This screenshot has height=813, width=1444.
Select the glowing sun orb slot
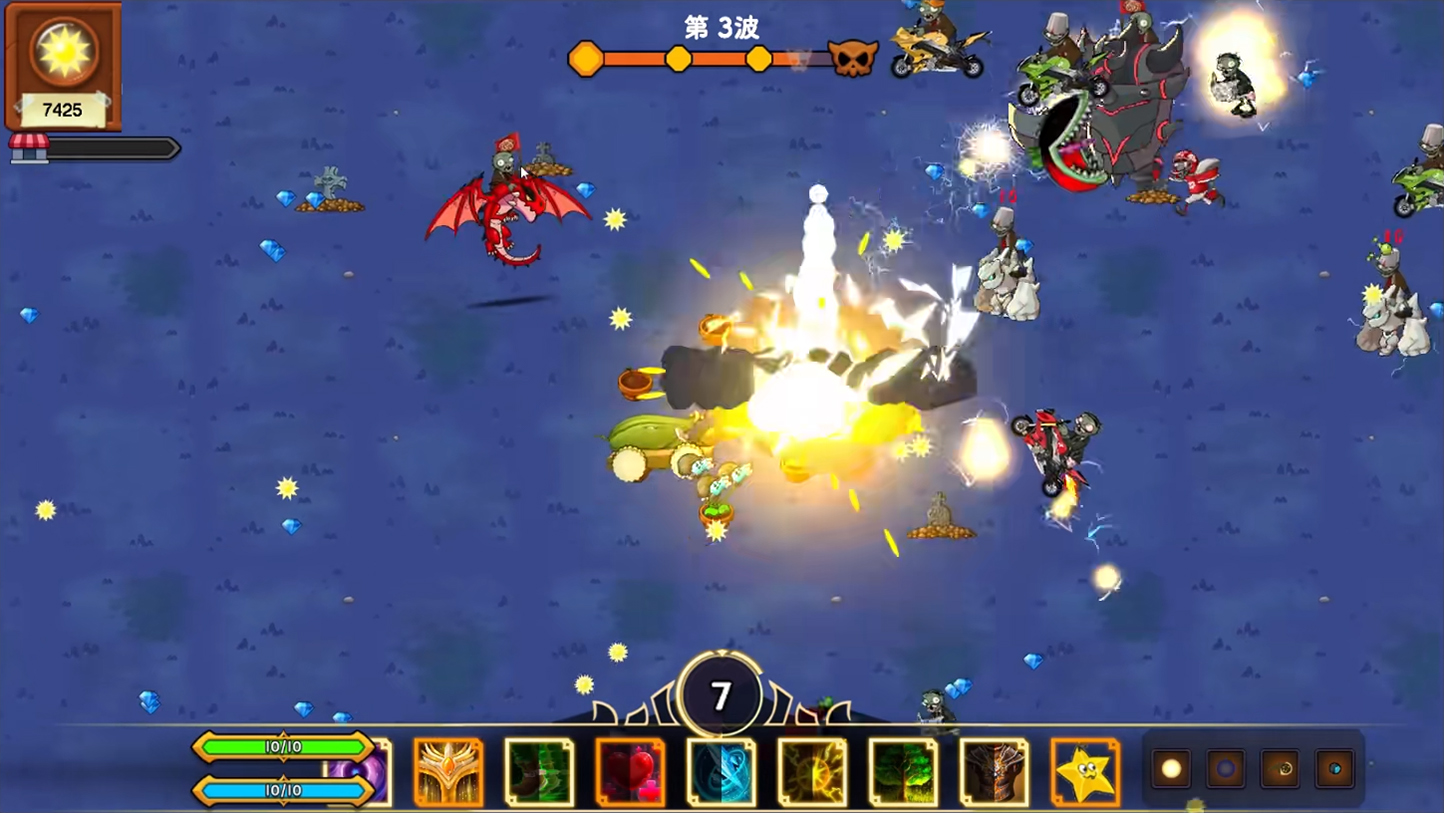[x=1171, y=769]
